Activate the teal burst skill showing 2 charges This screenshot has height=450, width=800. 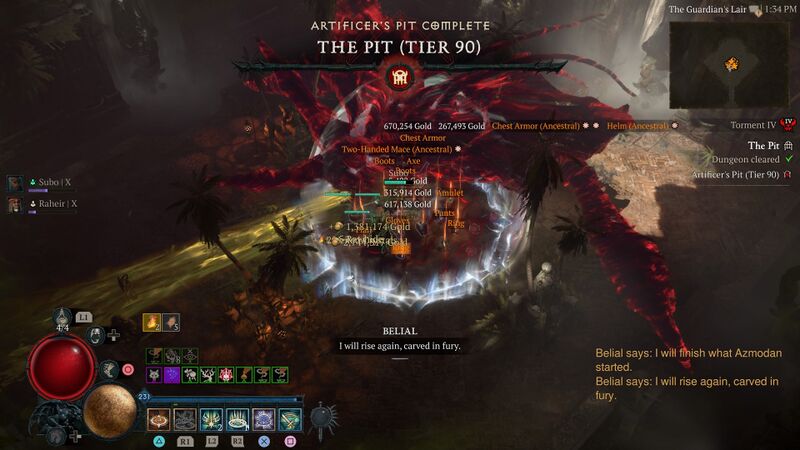211,419
